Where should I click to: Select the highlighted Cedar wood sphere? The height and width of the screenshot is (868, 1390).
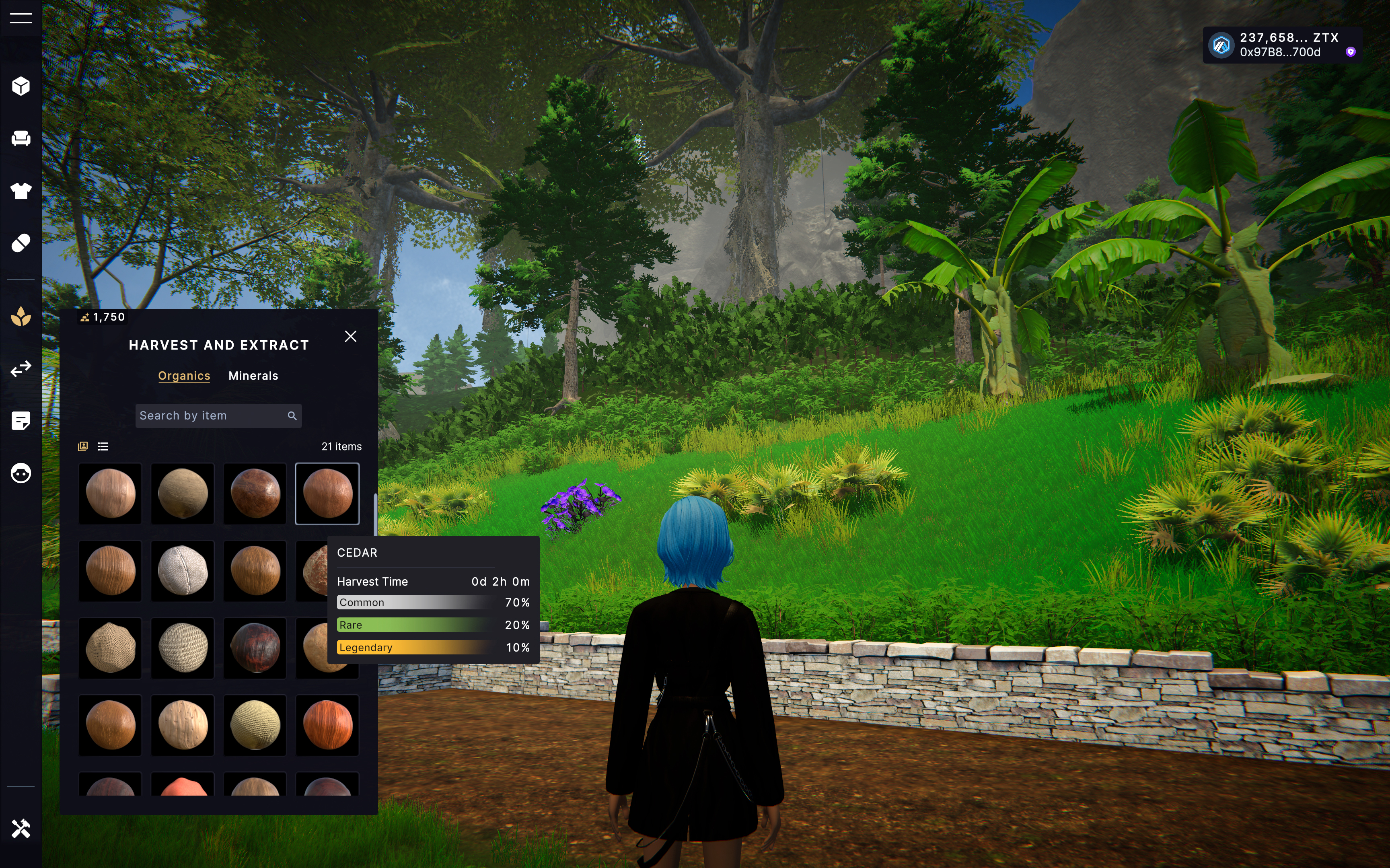coord(327,494)
